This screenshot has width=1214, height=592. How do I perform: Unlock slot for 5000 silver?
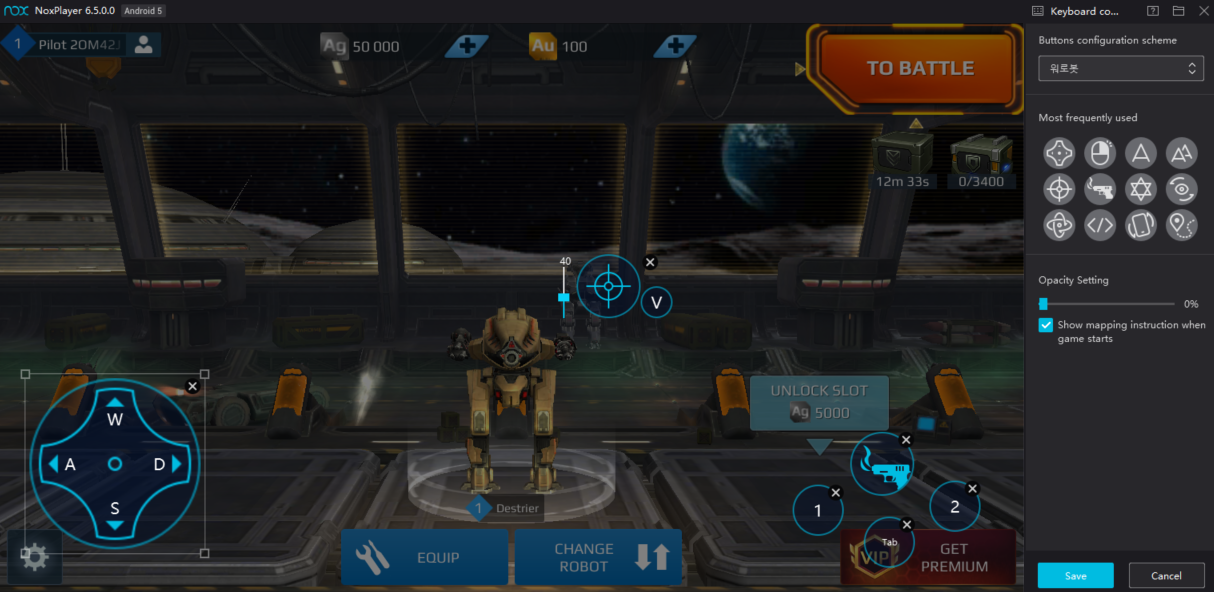pyautogui.click(x=819, y=402)
